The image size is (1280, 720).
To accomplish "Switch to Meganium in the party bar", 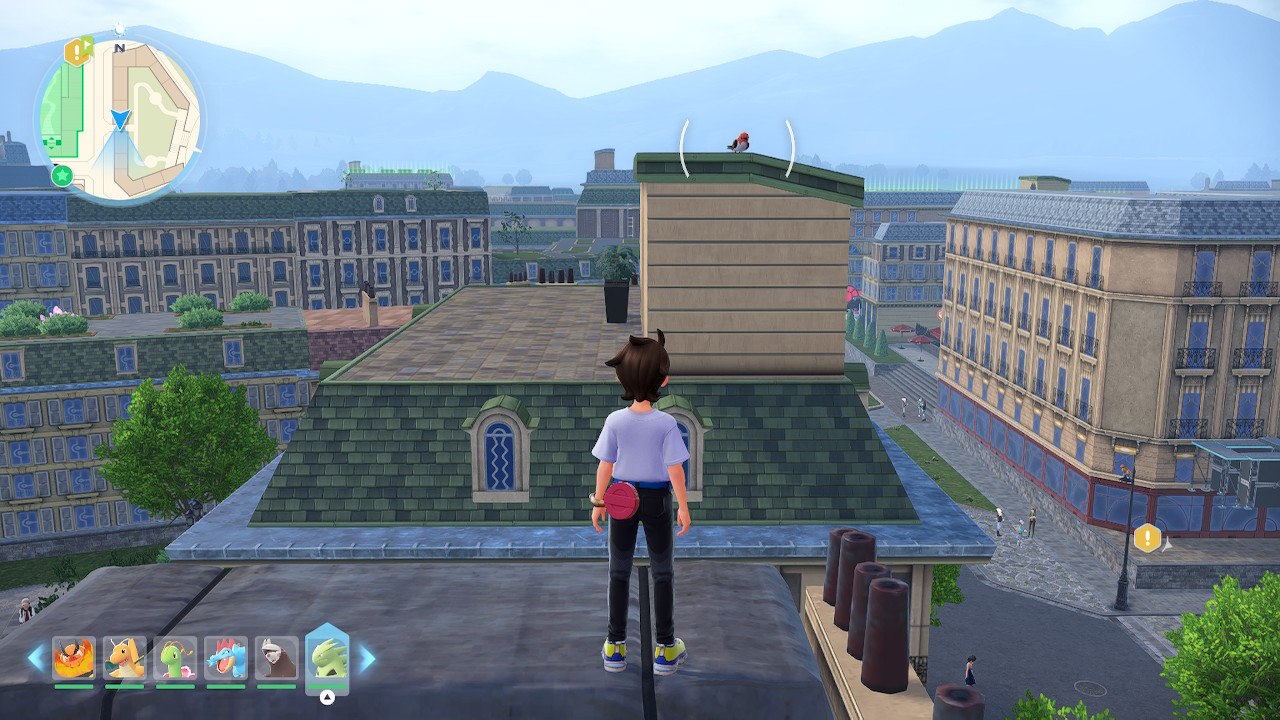I will click(x=175, y=658).
